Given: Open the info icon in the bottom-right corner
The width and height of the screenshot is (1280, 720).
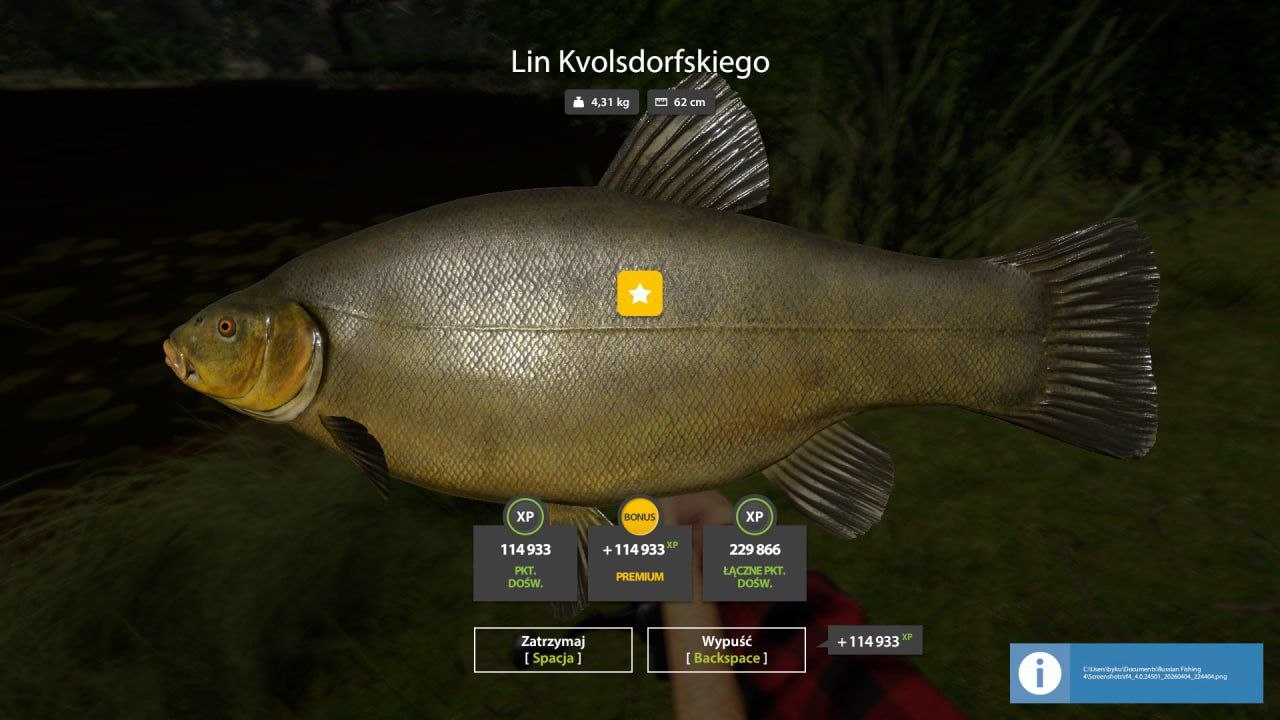Looking at the screenshot, I should [1040, 674].
